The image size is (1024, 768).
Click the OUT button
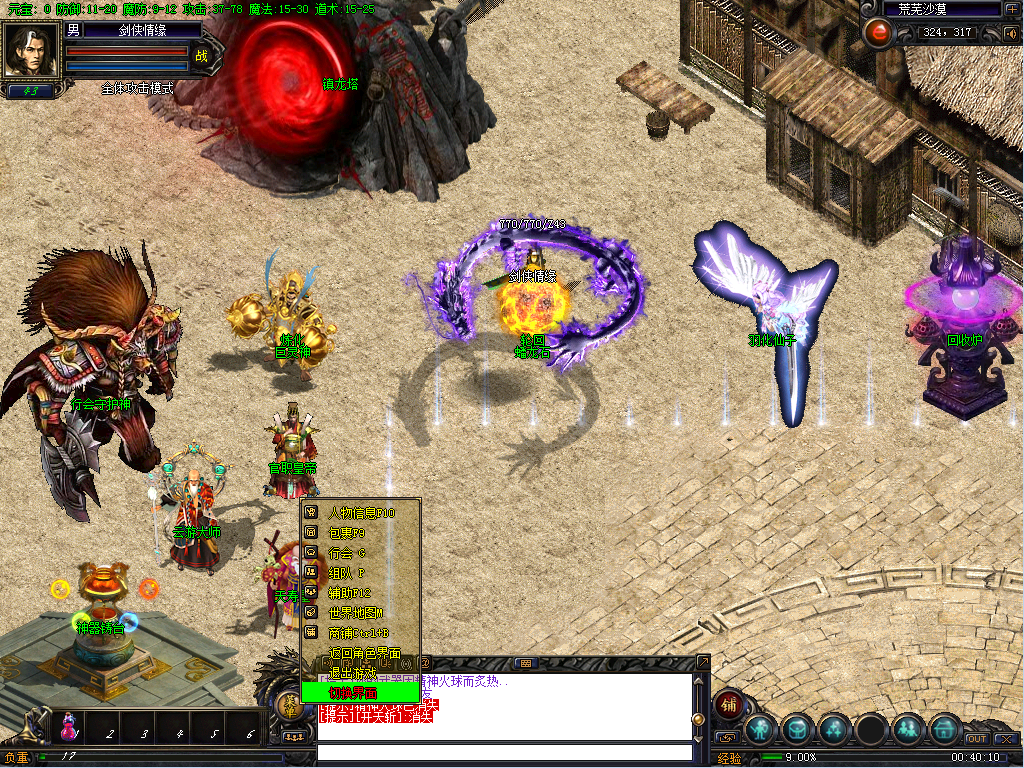click(976, 739)
